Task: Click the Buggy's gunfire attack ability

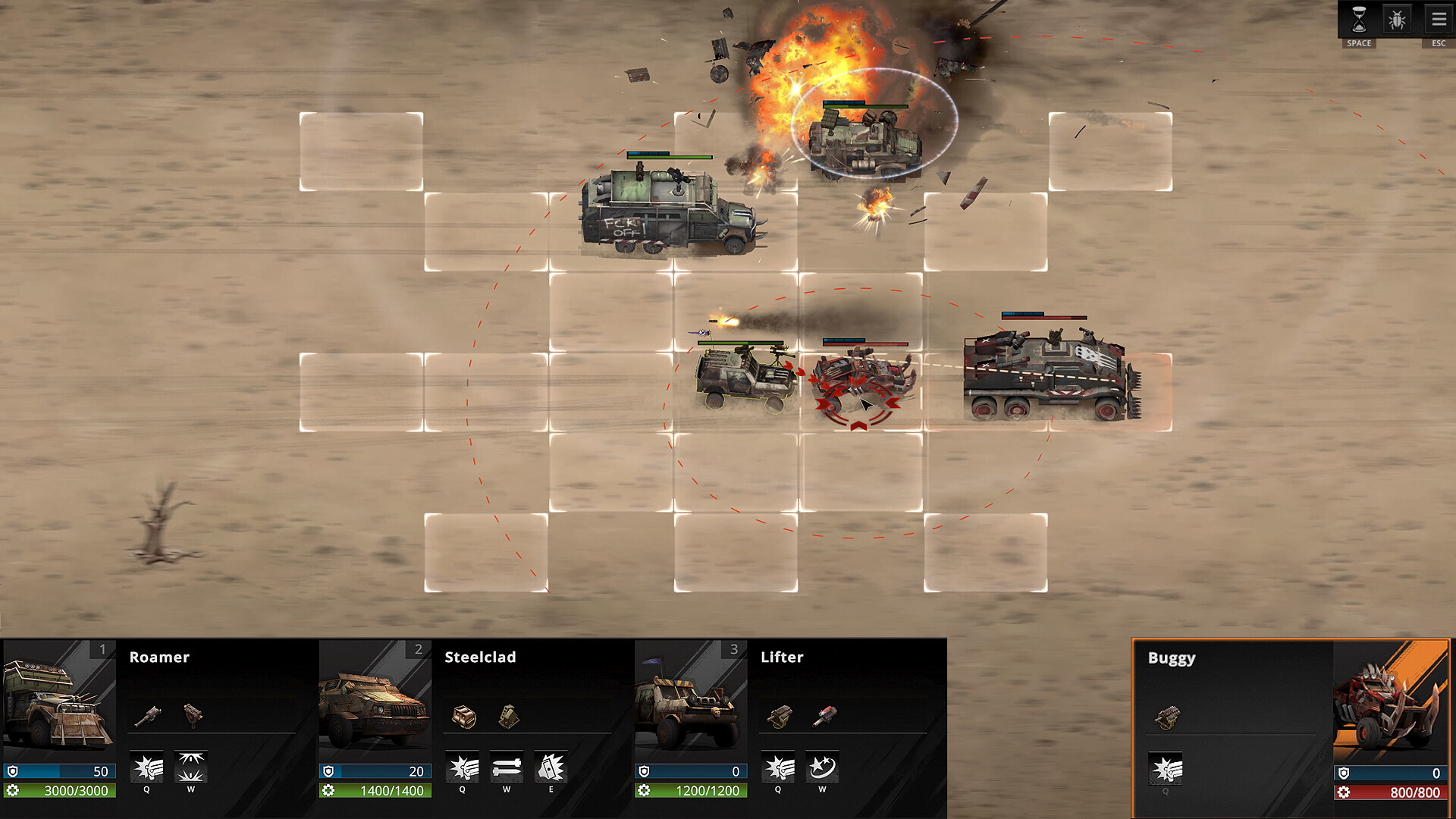Action: tap(1166, 770)
